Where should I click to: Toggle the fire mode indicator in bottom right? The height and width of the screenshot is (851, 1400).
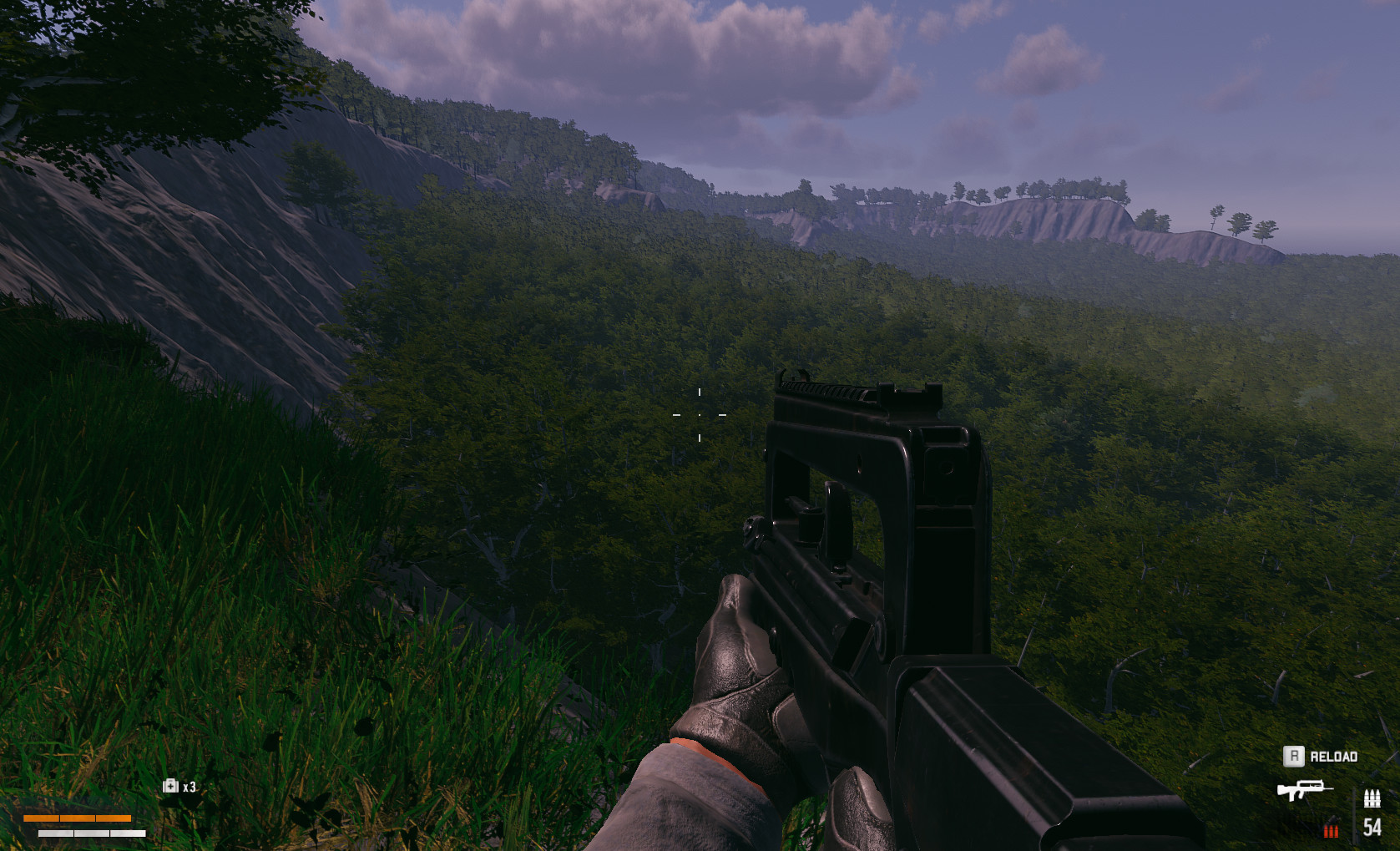pyautogui.click(x=1332, y=830)
